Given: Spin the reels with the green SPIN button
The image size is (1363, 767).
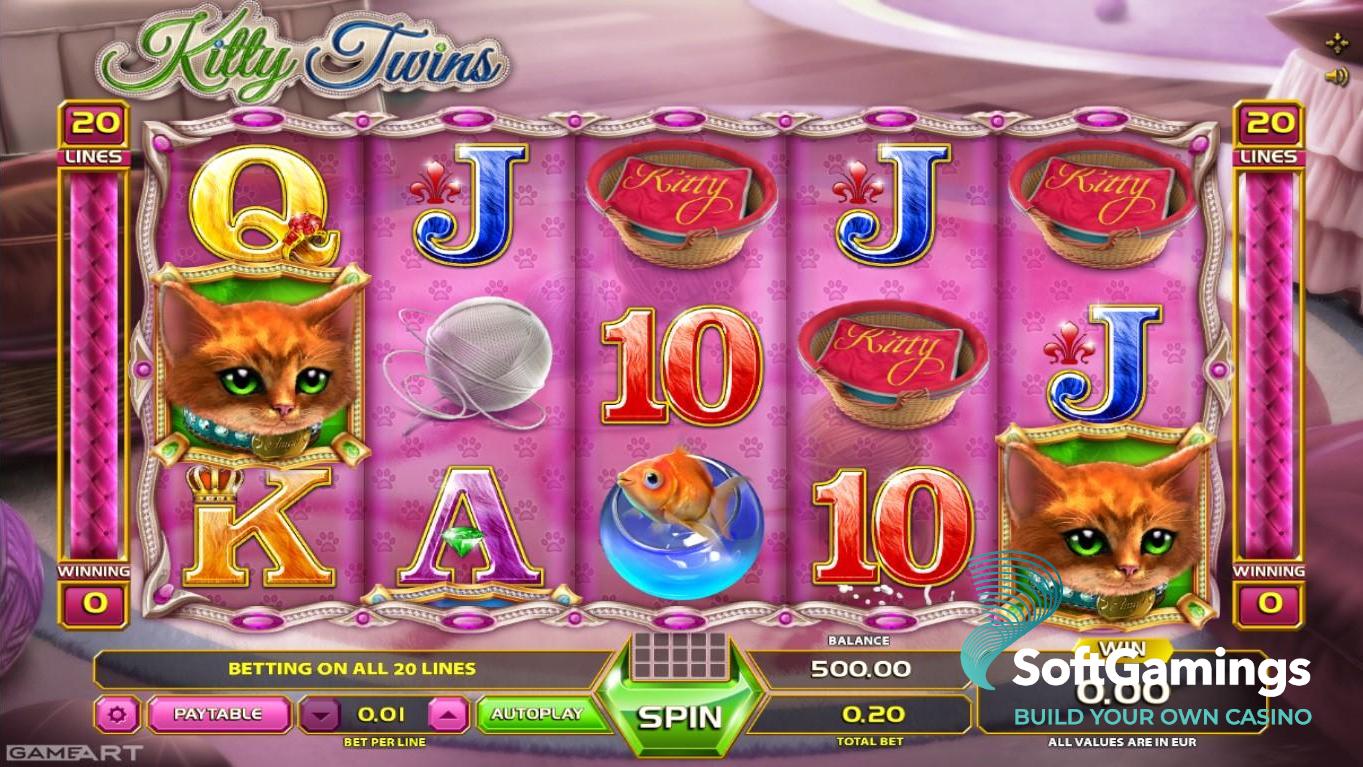Looking at the screenshot, I should [680, 716].
